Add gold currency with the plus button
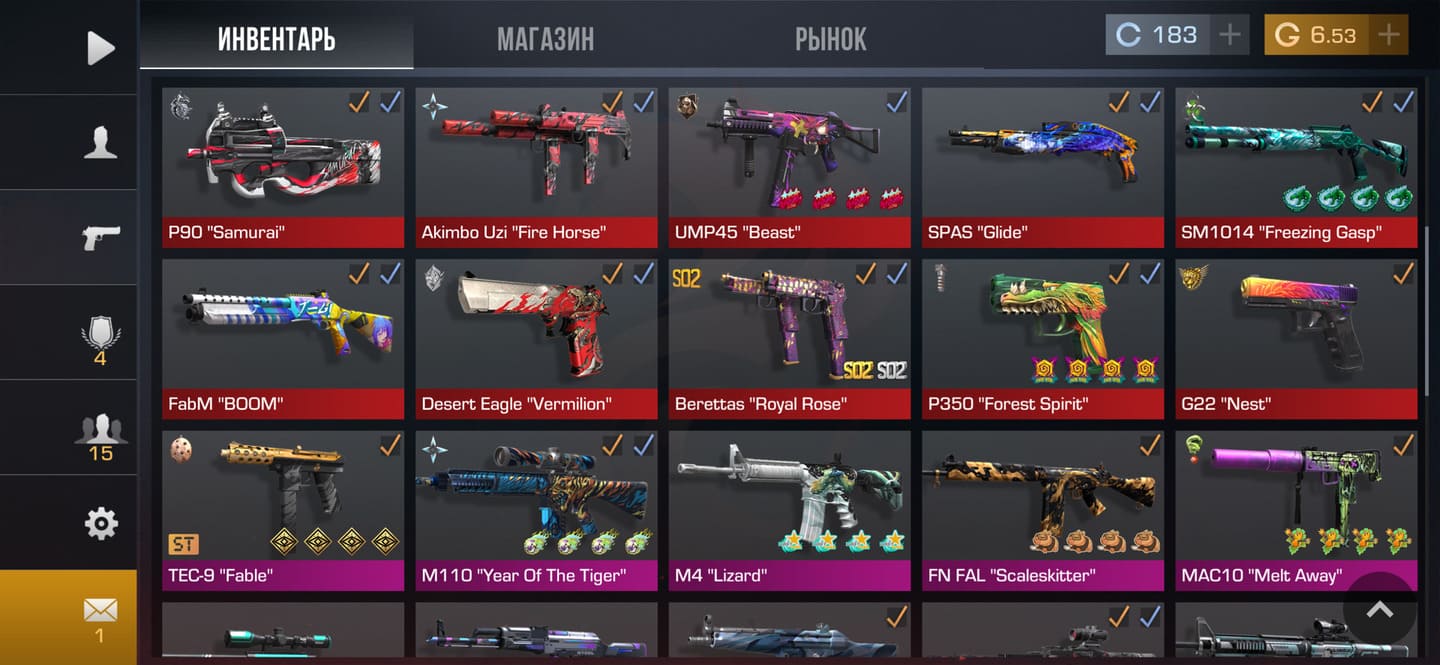The image size is (1440, 665). [1388, 35]
